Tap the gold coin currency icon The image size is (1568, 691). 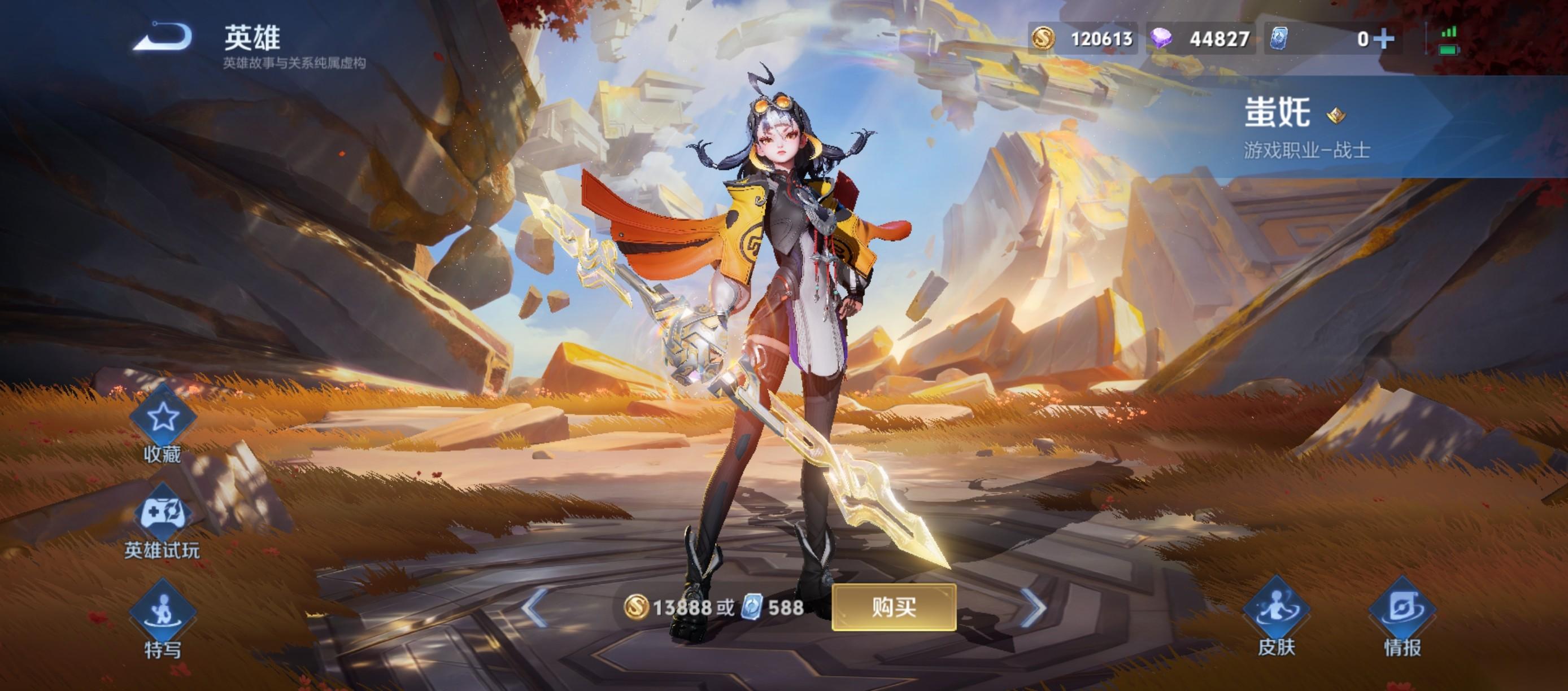(1043, 39)
